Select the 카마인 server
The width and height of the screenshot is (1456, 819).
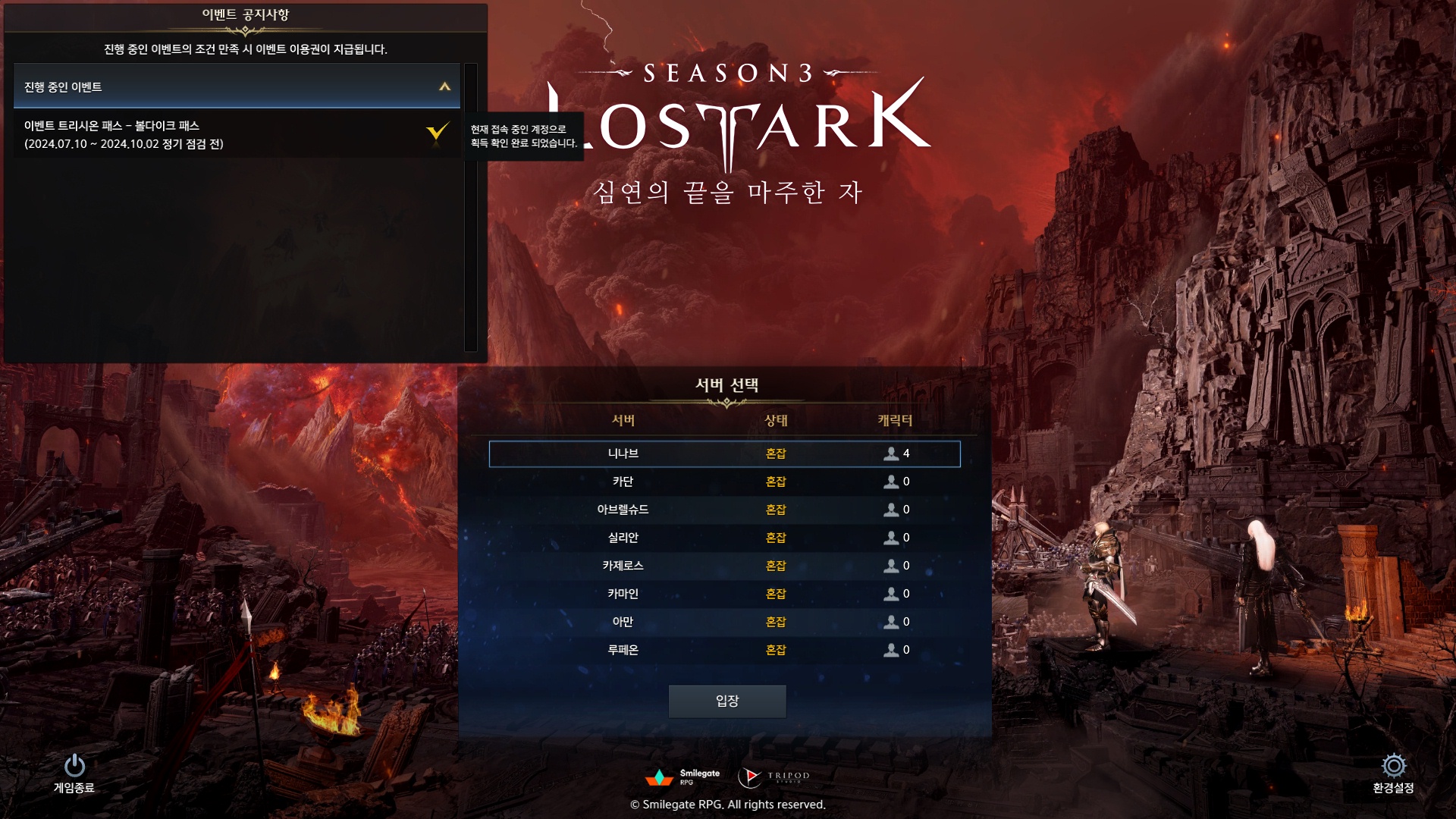point(724,594)
